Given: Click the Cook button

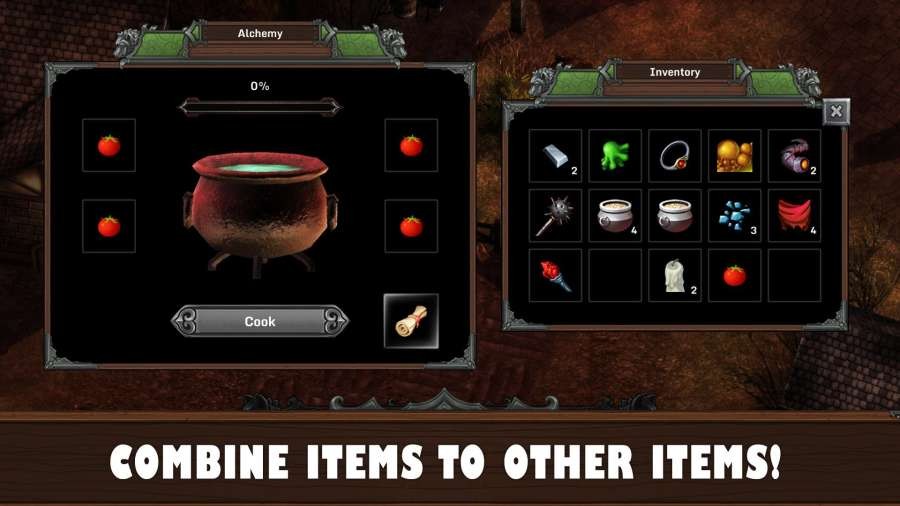Looking at the screenshot, I should [x=260, y=322].
